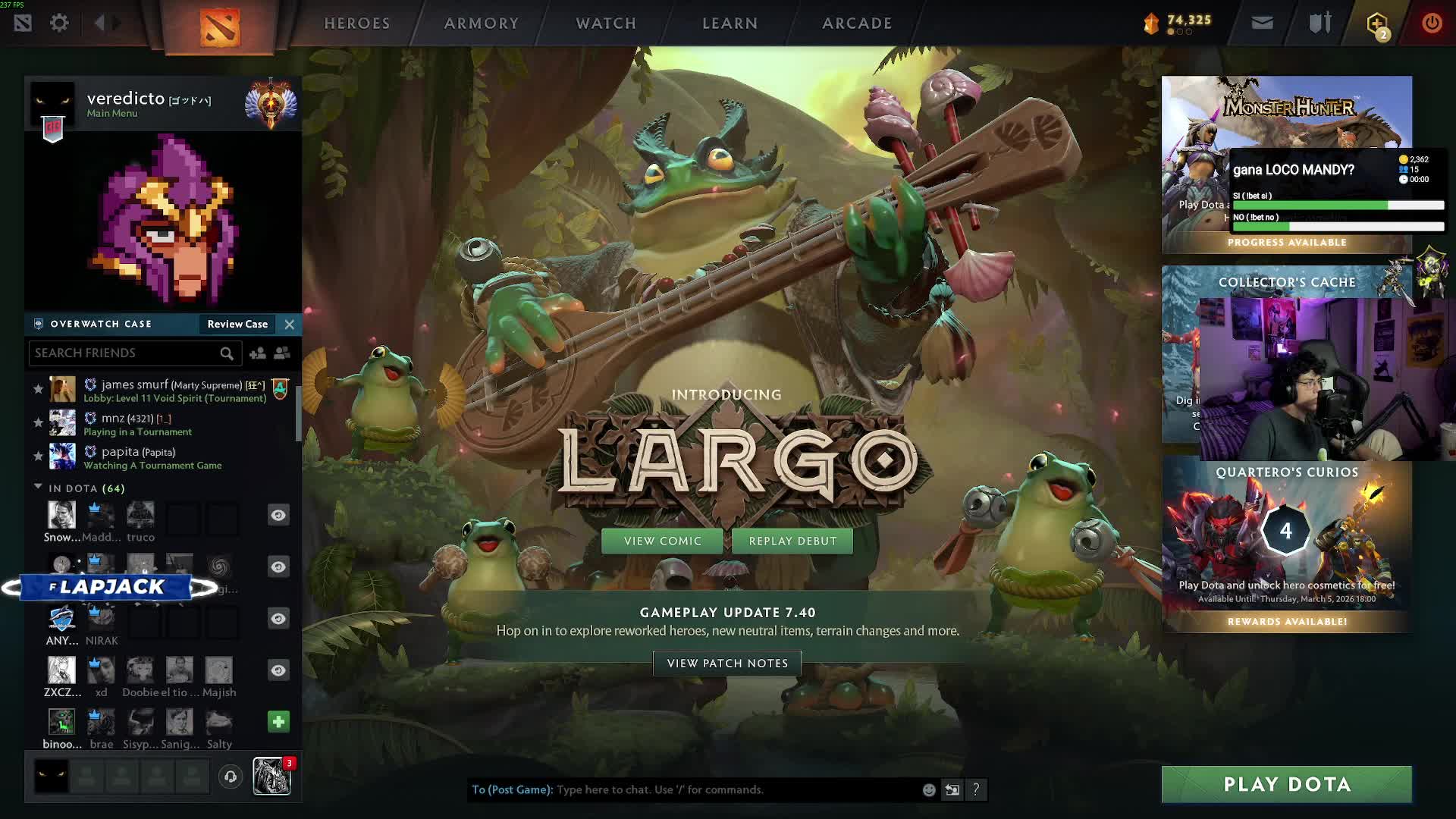This screenshot has height=819, width=1456.
Task: Open the 7.40 patch notes
Action: click(x=727, y=663)
